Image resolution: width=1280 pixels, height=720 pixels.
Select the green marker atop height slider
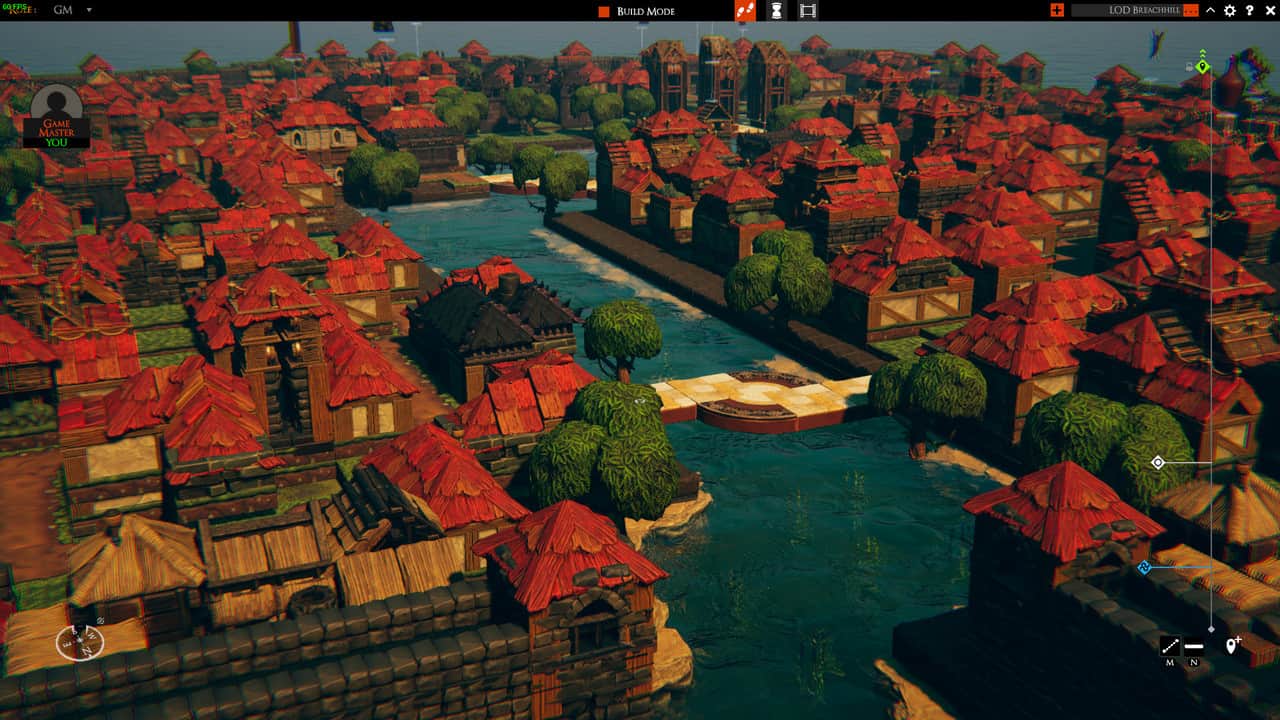coord(1203,67)
